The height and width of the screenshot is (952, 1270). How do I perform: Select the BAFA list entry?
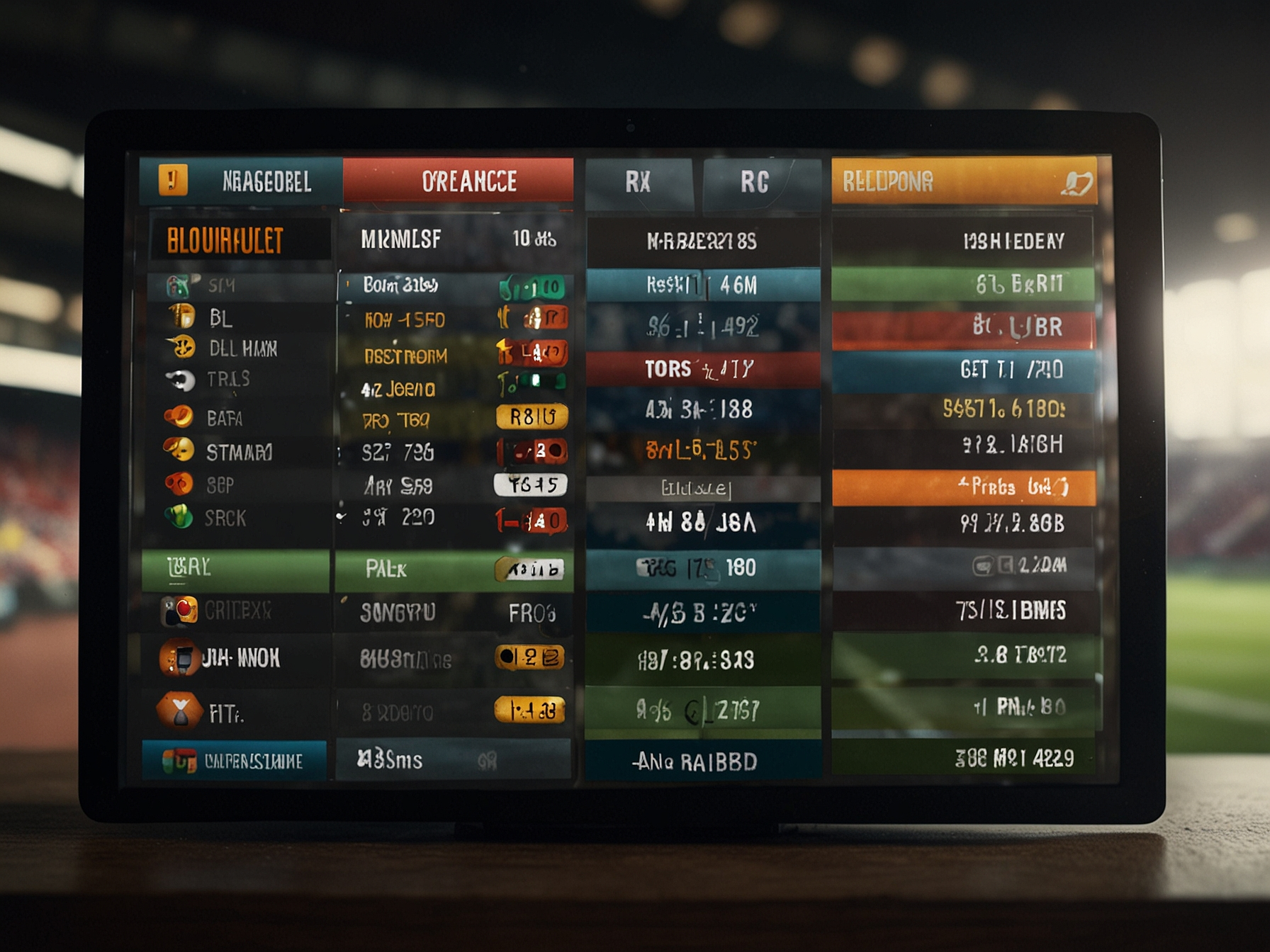pyautogui.click(x=224, y=418)
